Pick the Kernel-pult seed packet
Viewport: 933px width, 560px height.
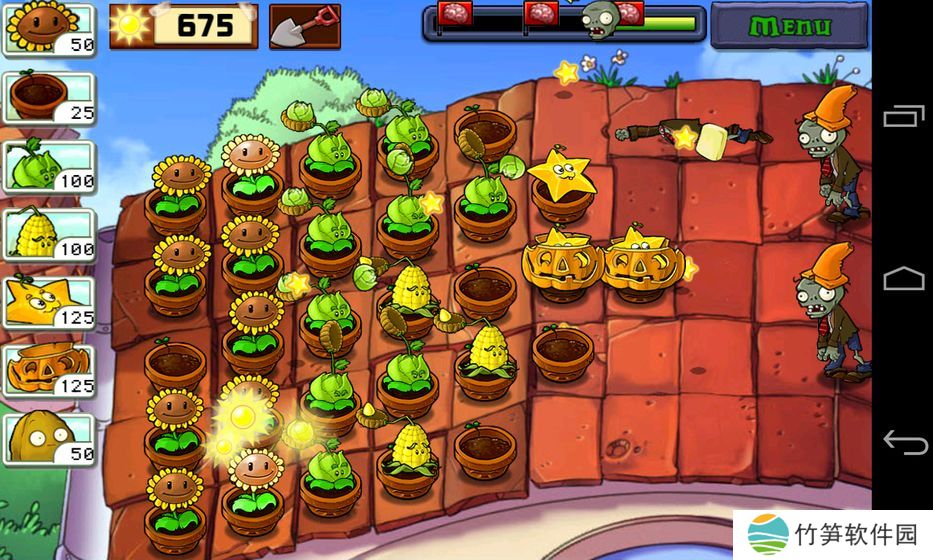pos(49,234)
